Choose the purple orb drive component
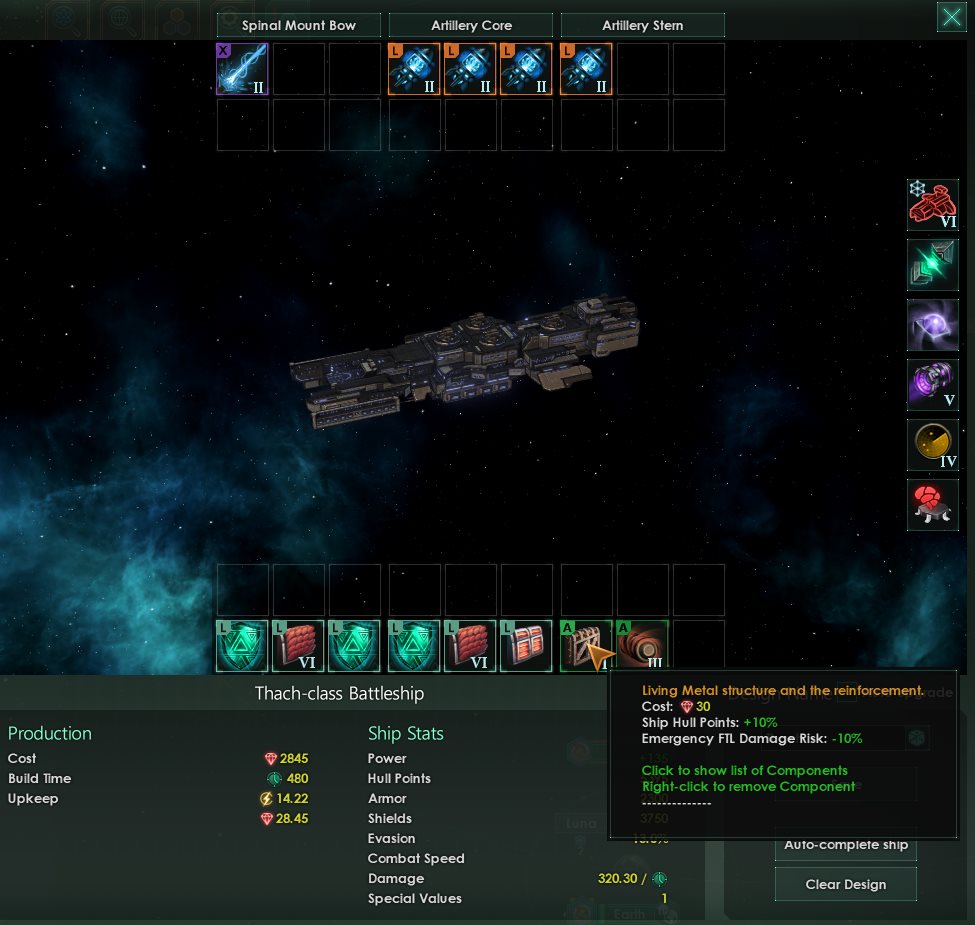Image resolution: width=975 pixels, height=925 pixels. tap(932, 325)
